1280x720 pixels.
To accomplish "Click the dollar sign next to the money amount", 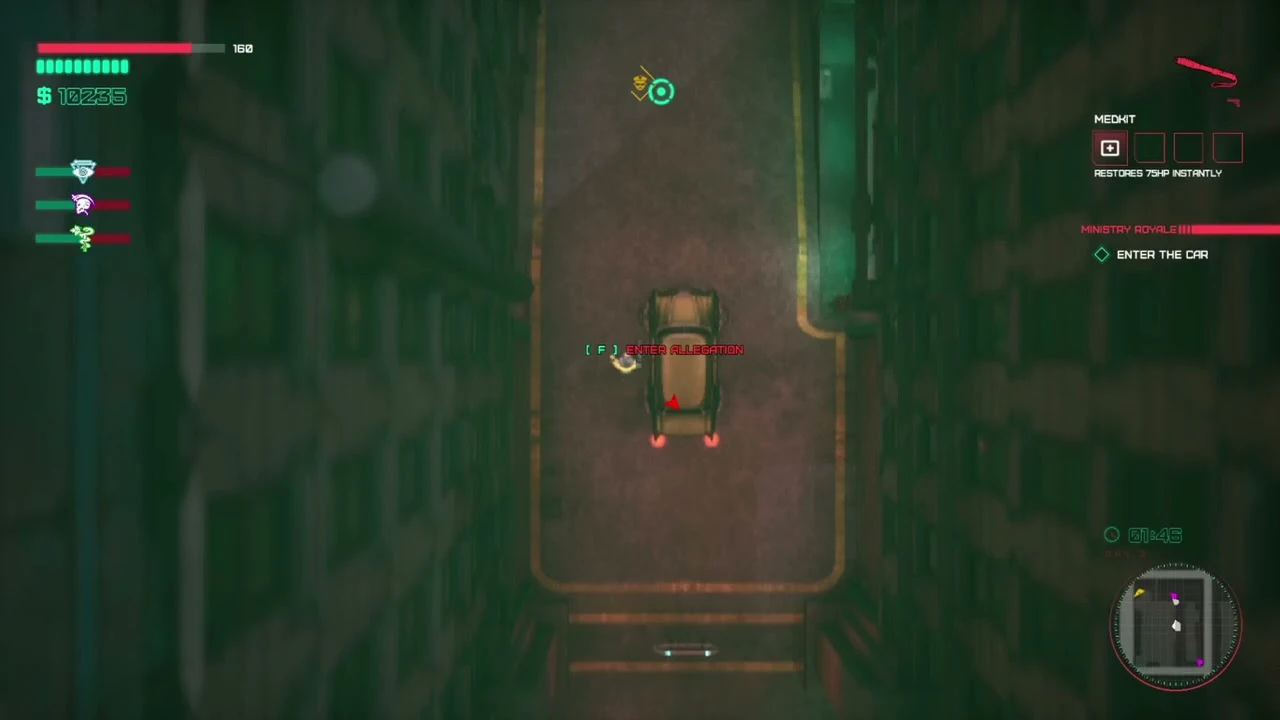I will click(42, 96).
